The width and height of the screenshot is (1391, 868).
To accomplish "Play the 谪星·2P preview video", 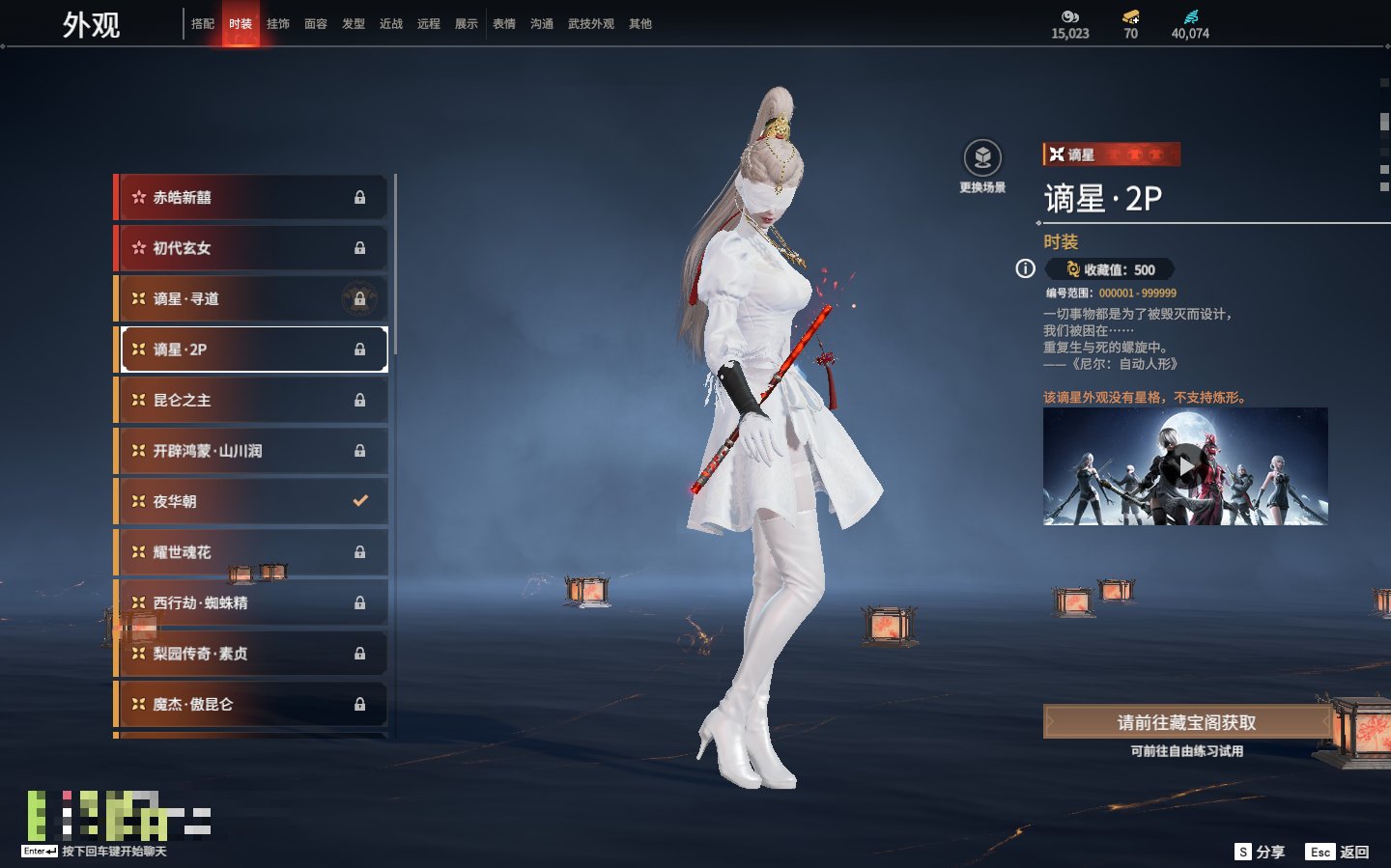I will click(x=1185, y=466).
